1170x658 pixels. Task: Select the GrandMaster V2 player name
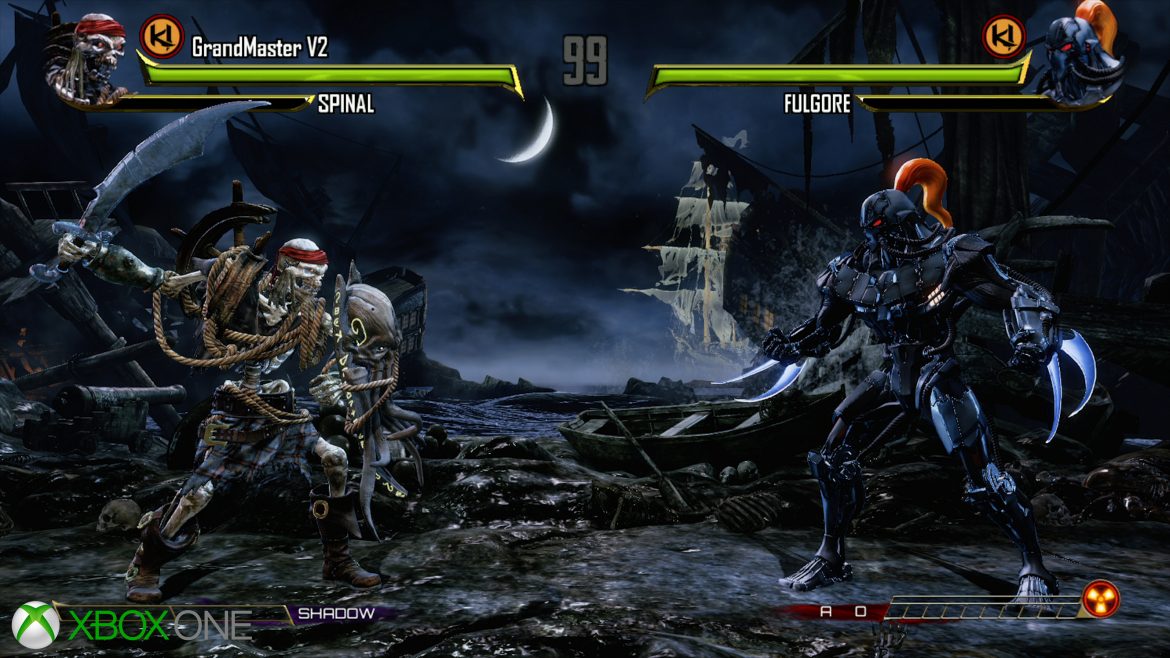tap(259, 46)
